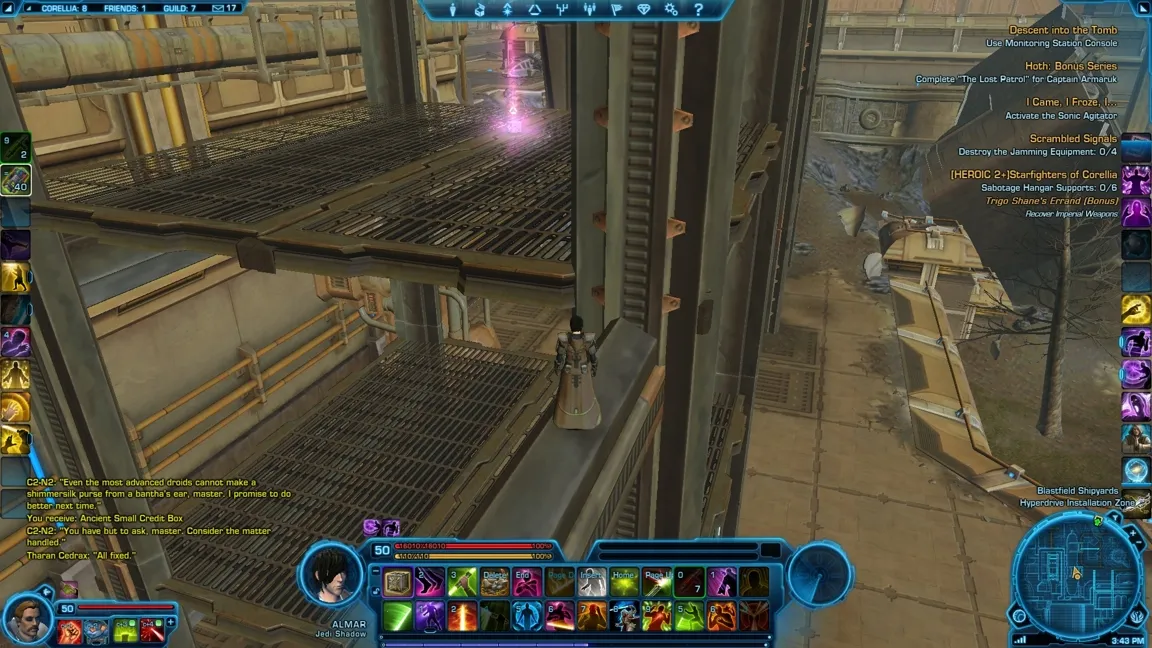Use the crate item in first hotbar slot
The height and width of the screenshot is (648, 1152).
(398, 582)
